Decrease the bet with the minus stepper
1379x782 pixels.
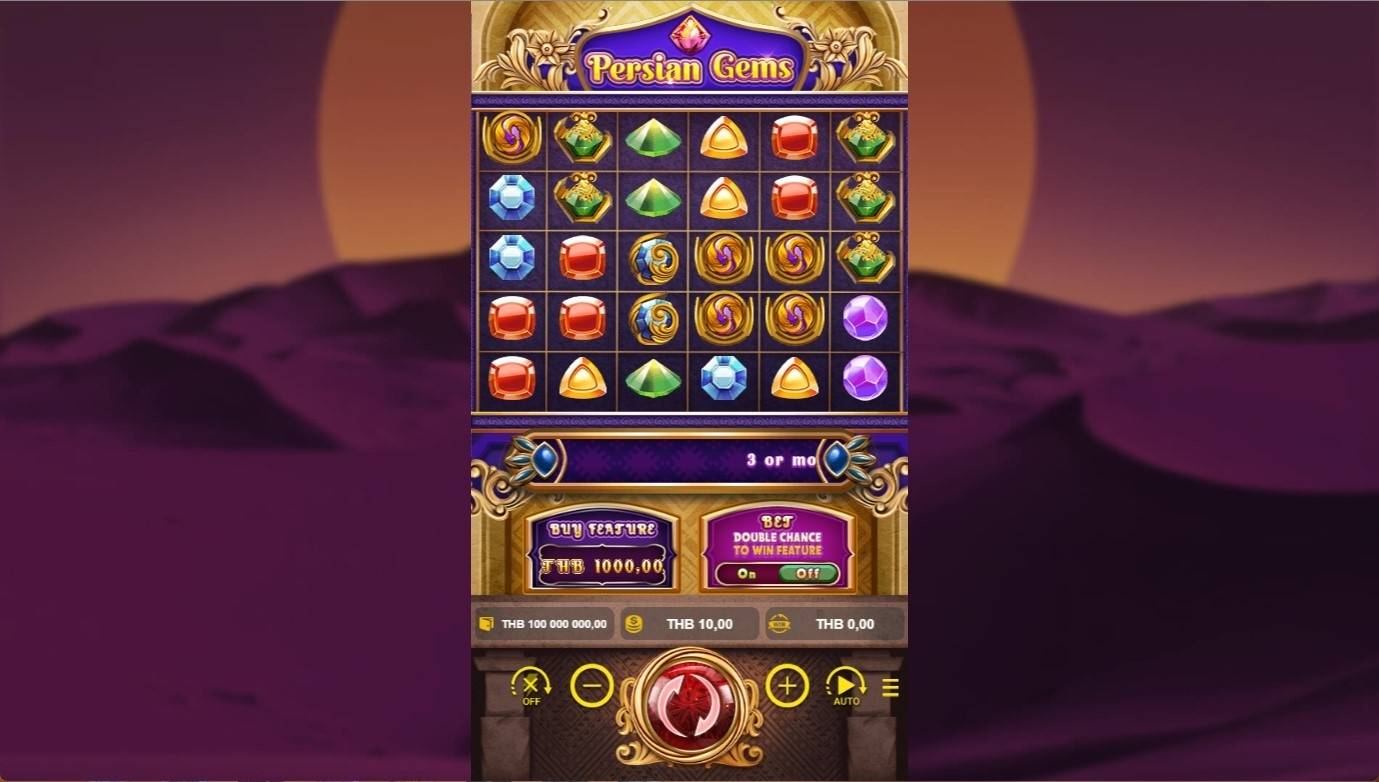tap(590, 687)
